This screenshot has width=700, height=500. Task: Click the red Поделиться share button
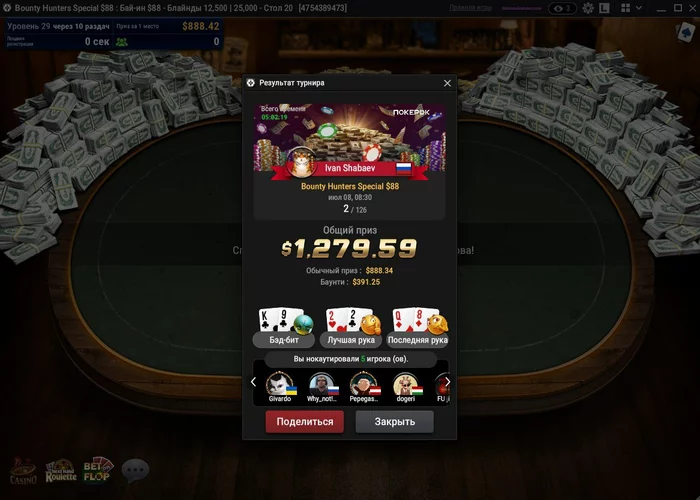pos(304,422)
